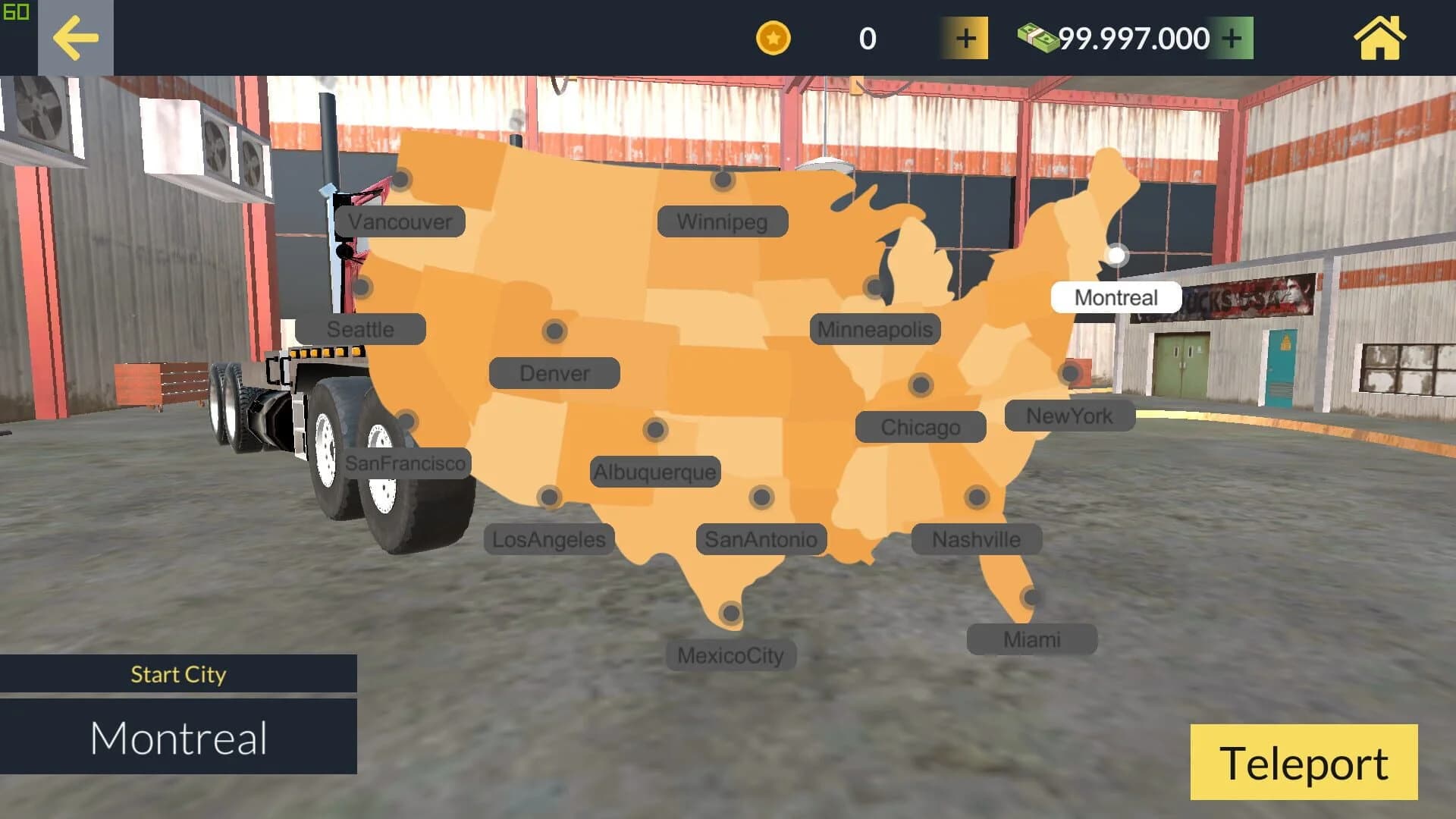The image size is (1456, 819).
Task: Select the New York city marker dot
Action: click(x=1070, y=372)
